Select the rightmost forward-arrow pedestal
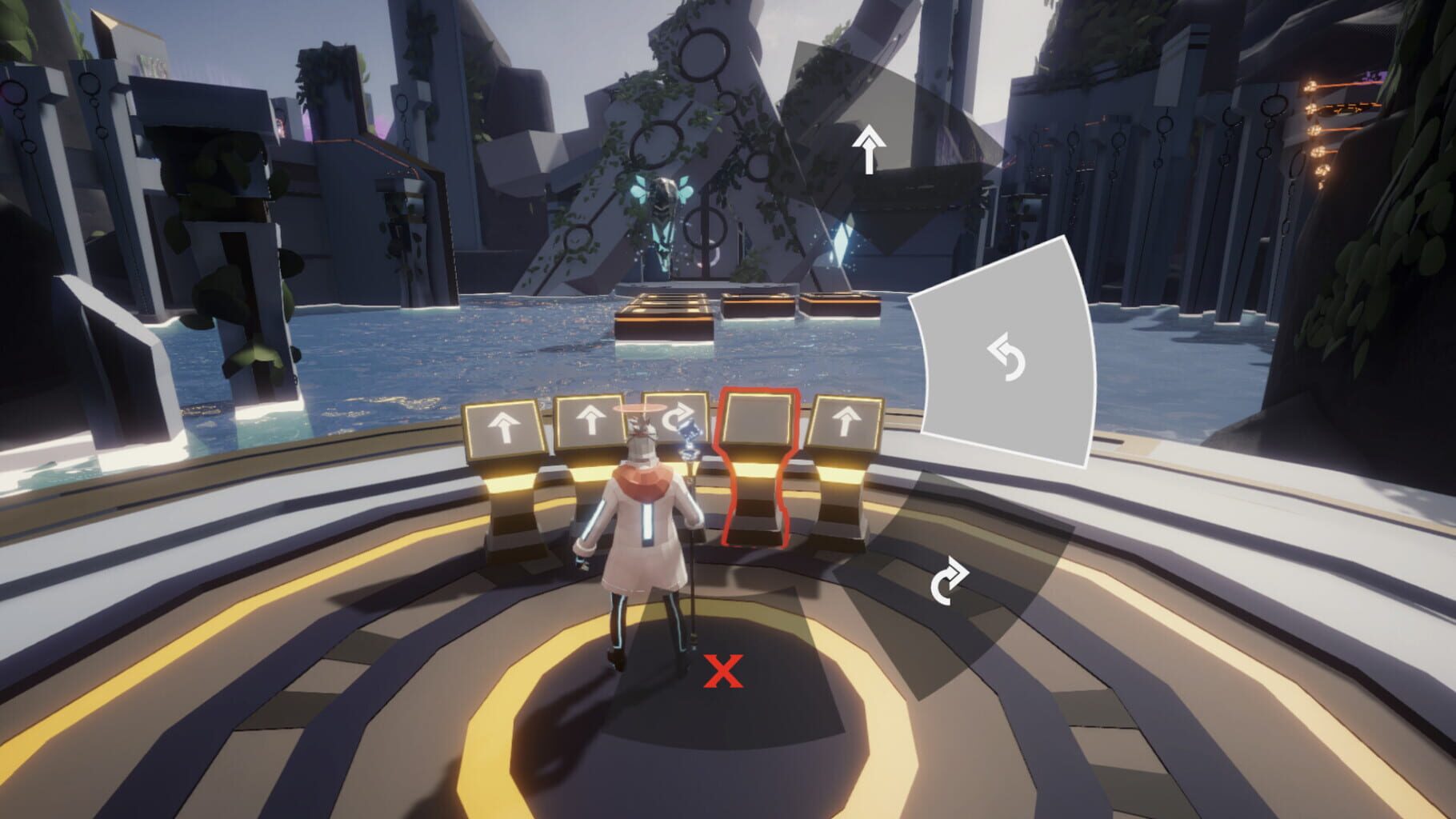The width and height of the screenshot is (1456, 819). tap(848, 420)
